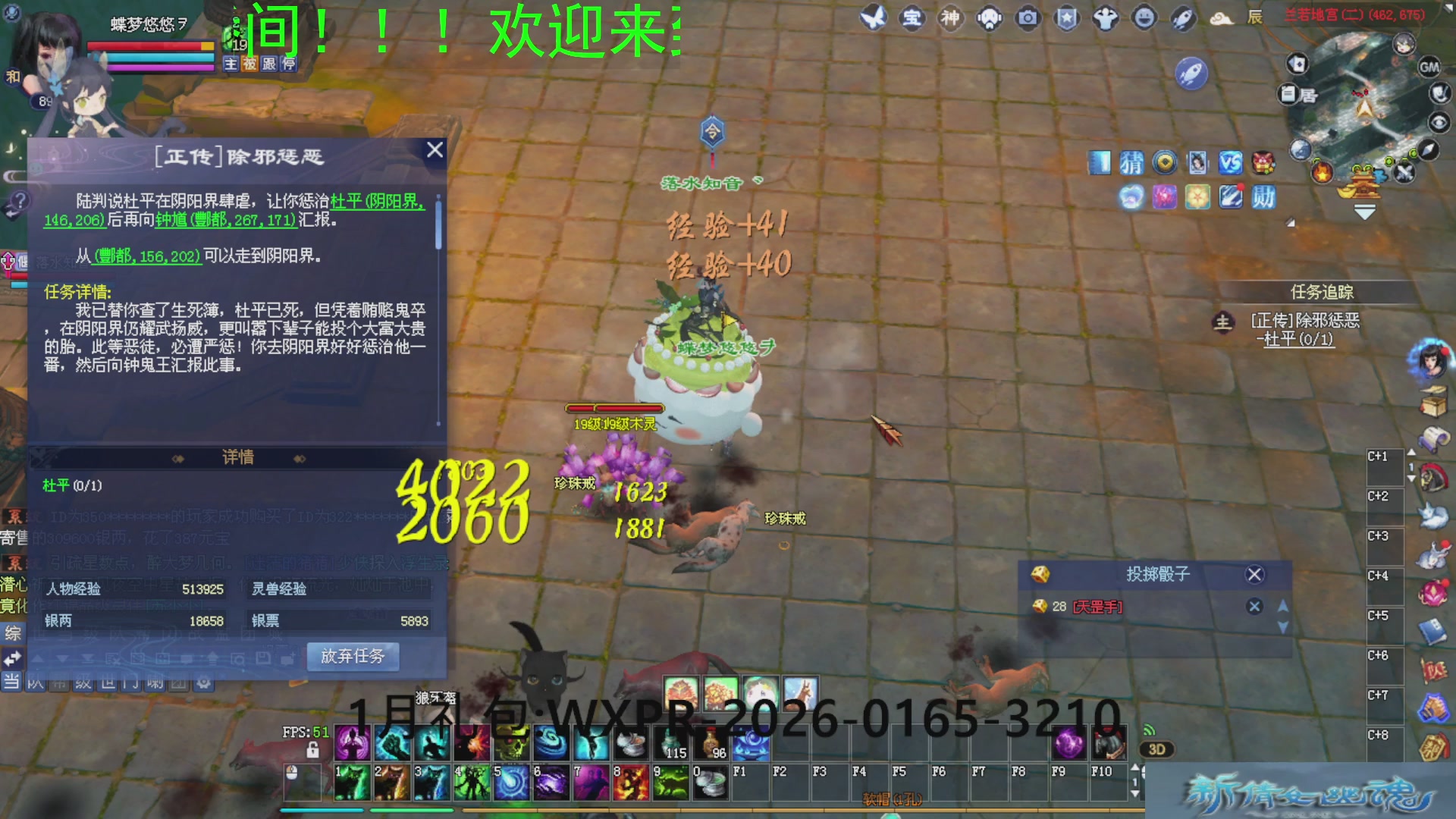This screenshot has height=819, width=1456.
Task: Click the up arrow in the dice throw window
Action: coord(1283,606)
